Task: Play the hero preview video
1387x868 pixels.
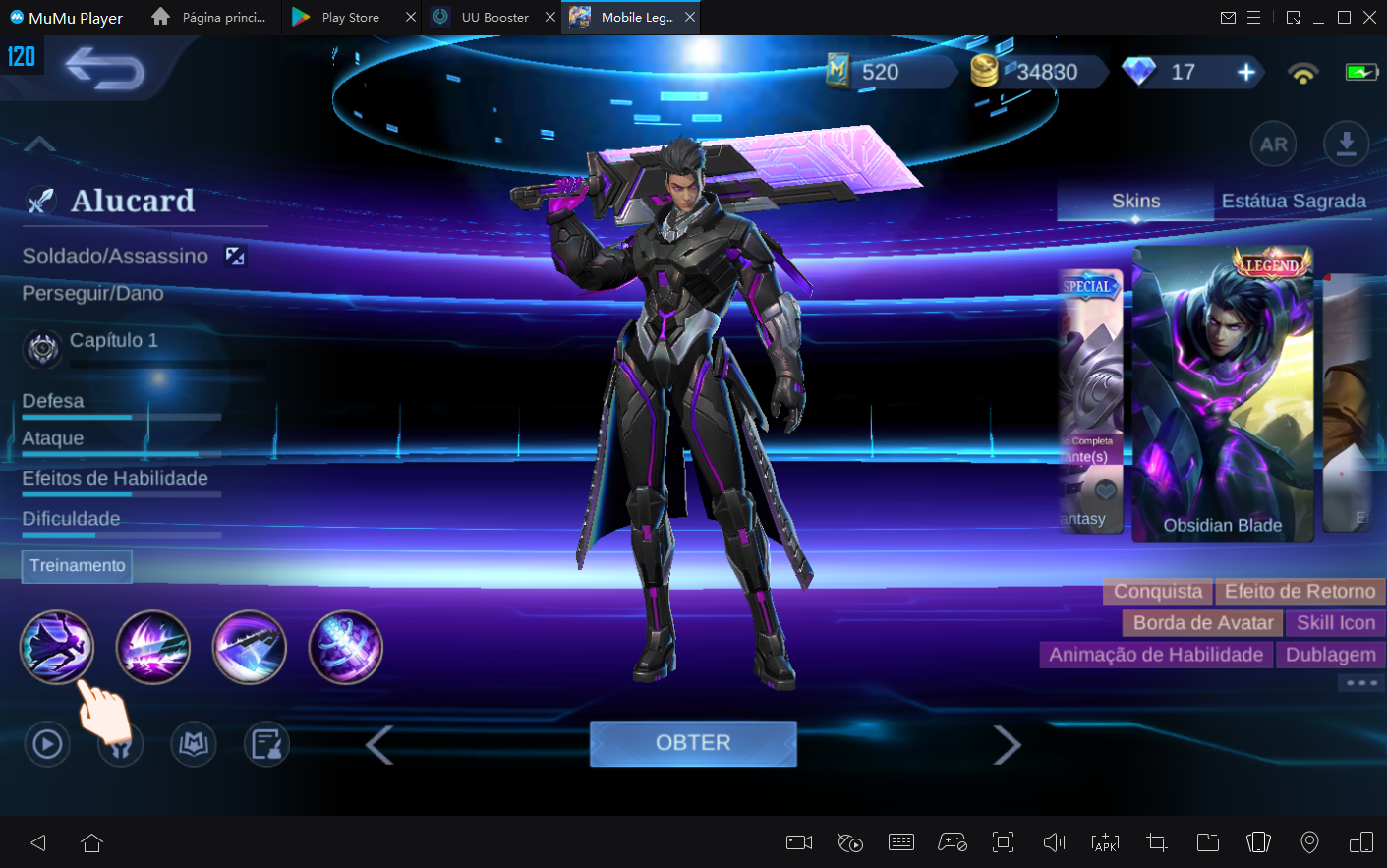Action: point(46,744)
